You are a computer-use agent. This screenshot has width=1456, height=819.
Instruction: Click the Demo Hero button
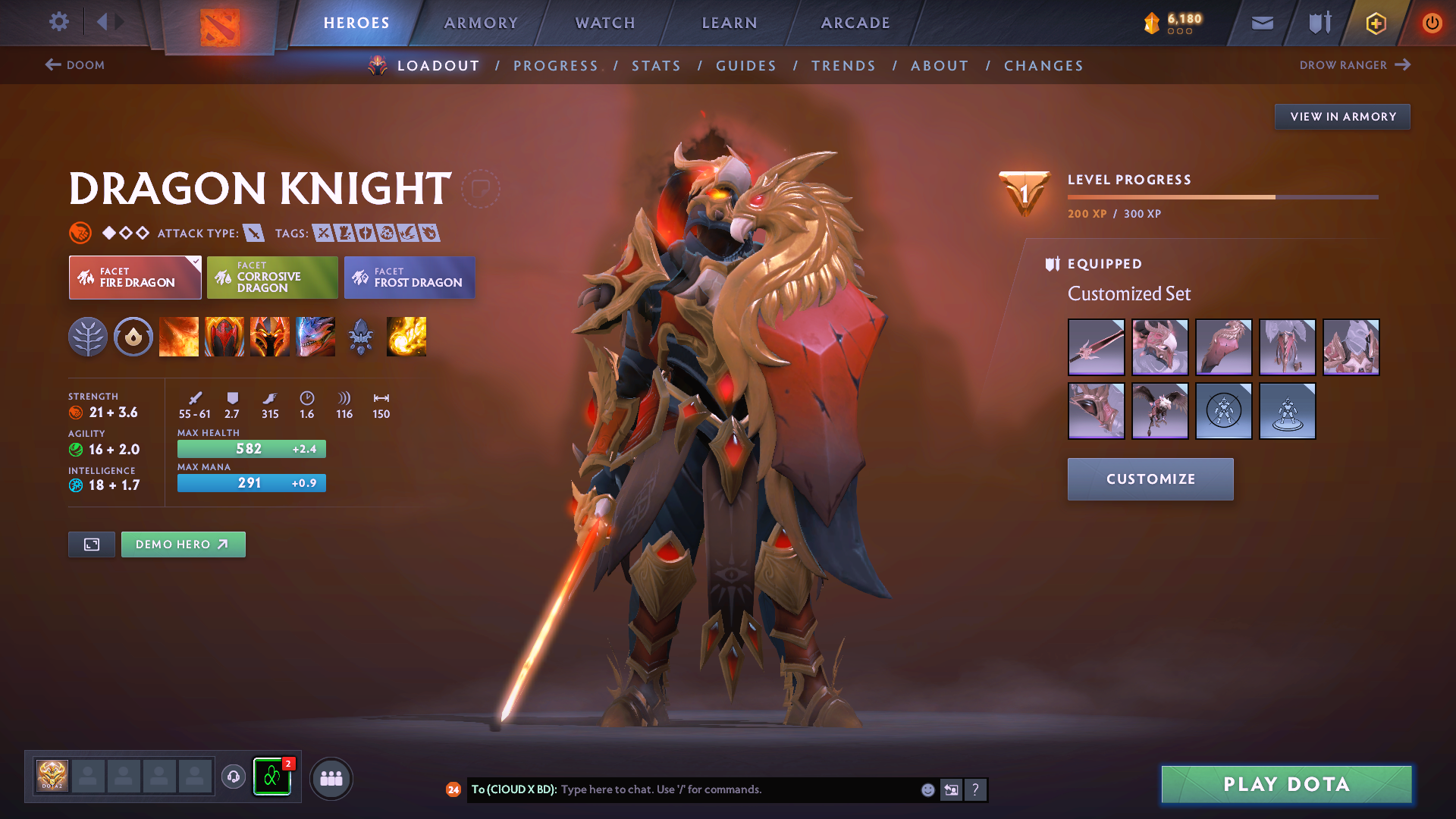pos(183,544)
